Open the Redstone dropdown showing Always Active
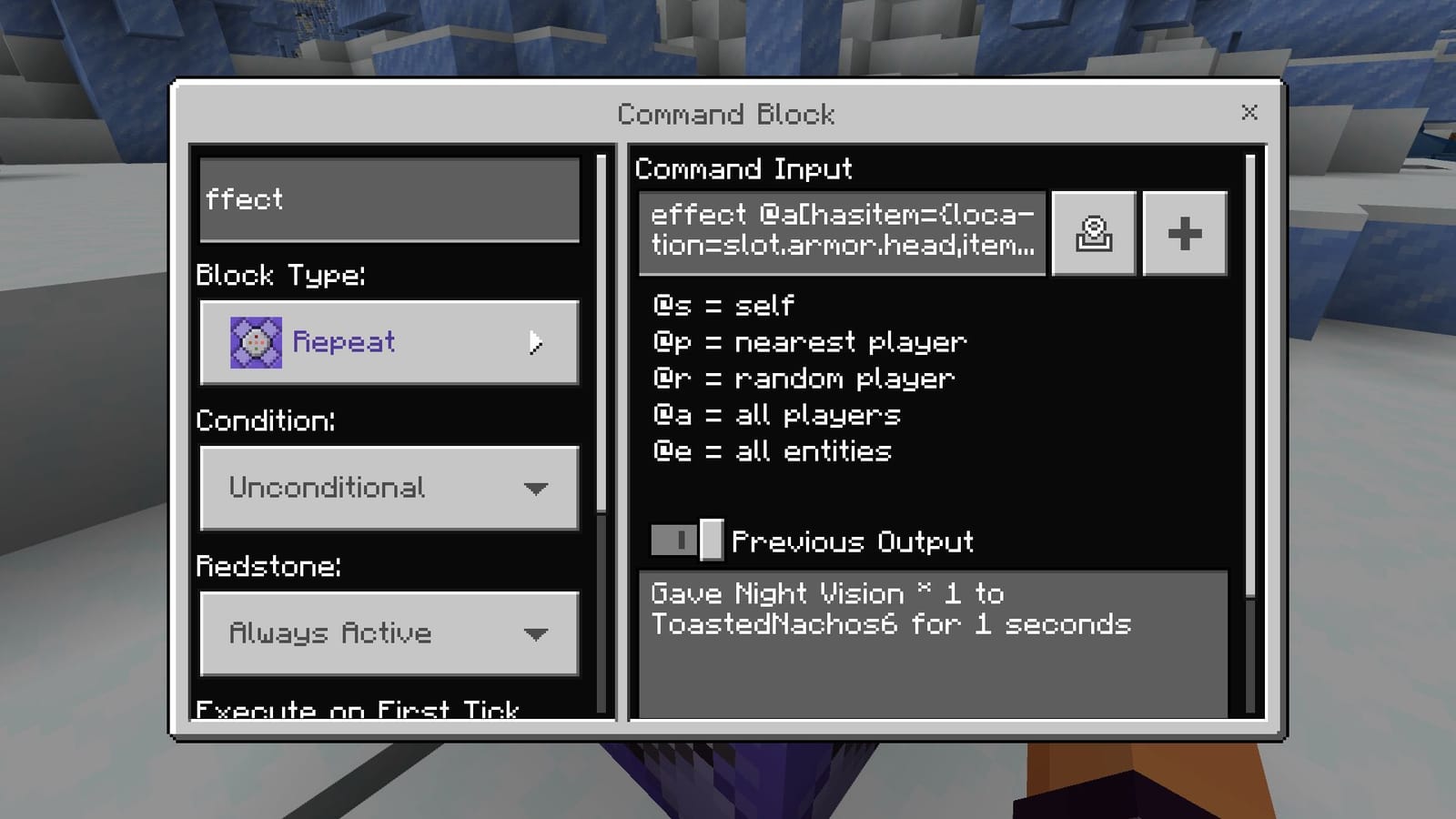 click(x=388, y=633)
